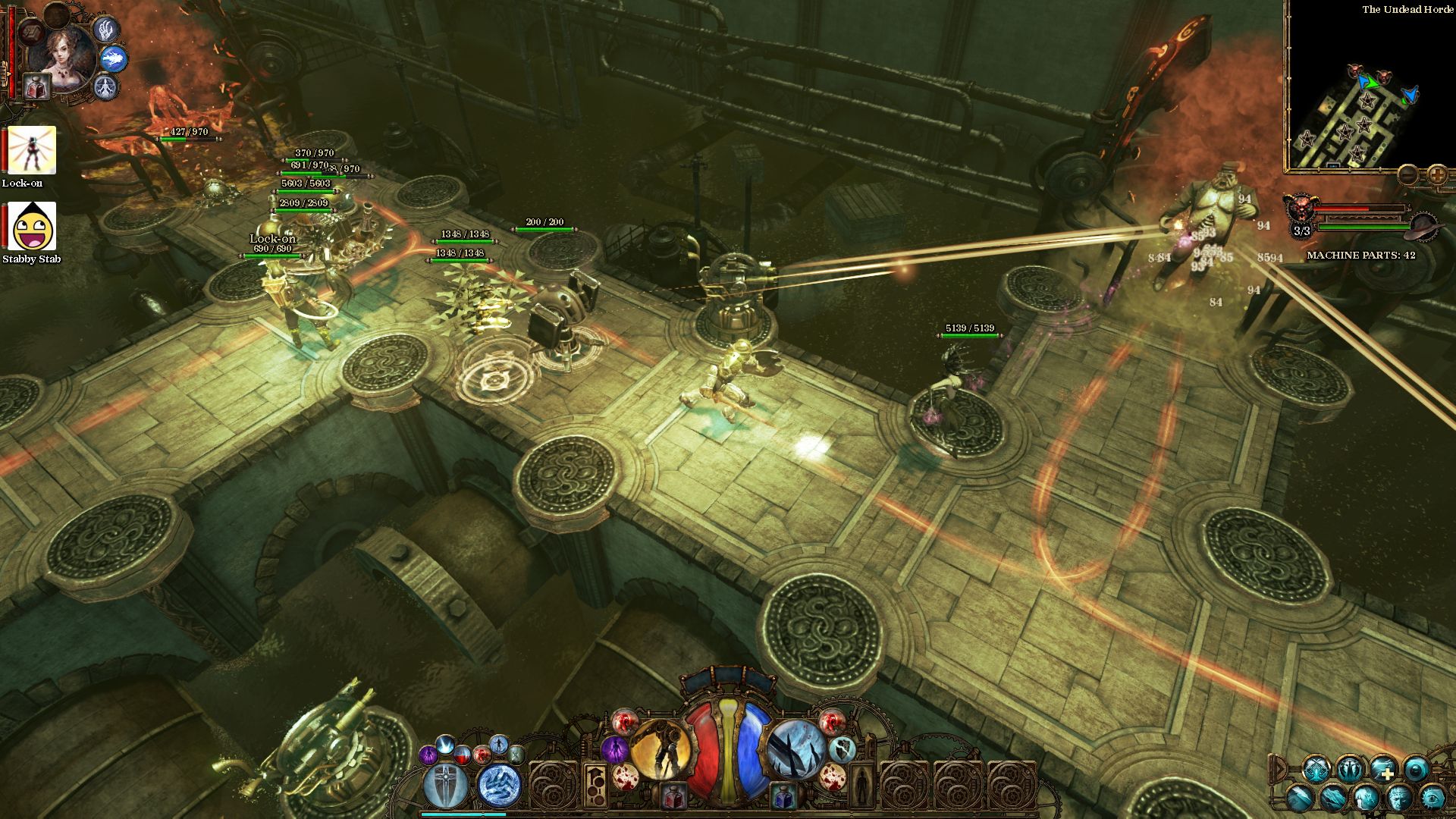
Task: Click the skill icon with plus sign
Action: pyautogui.click(x=1383, y=769)
